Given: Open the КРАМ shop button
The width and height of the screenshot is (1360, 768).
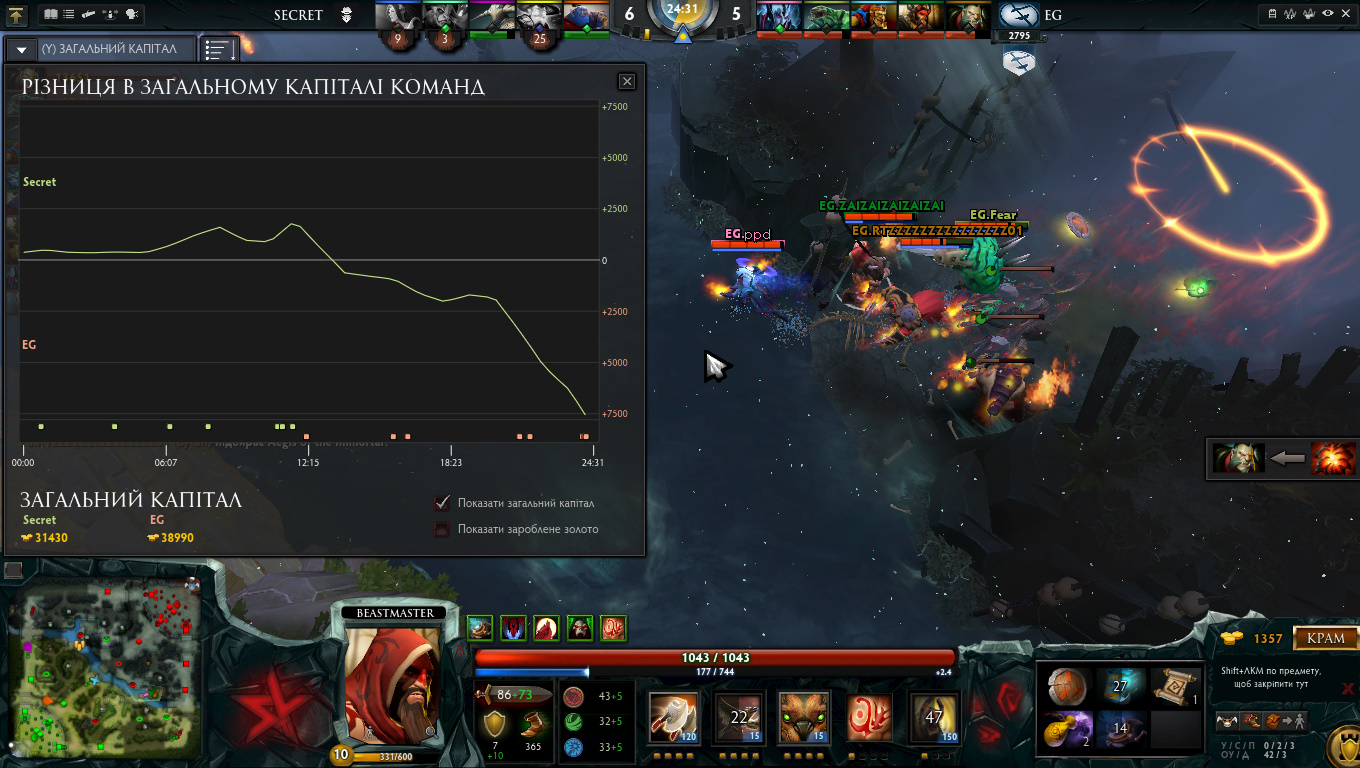Looking at the screenshot, I should tap(1326, 638).
